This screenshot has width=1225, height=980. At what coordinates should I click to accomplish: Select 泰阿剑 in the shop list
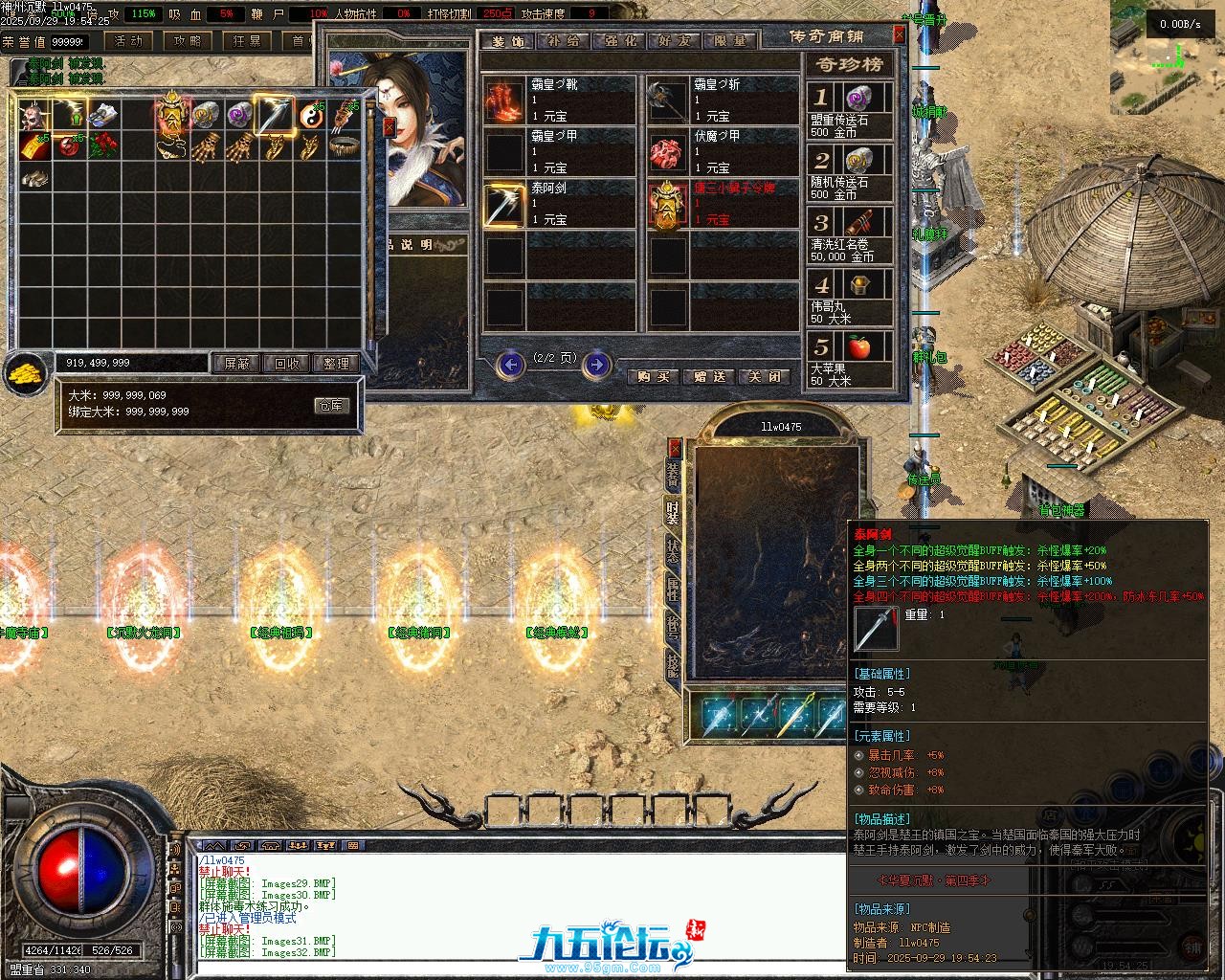(x=559, y=204)
